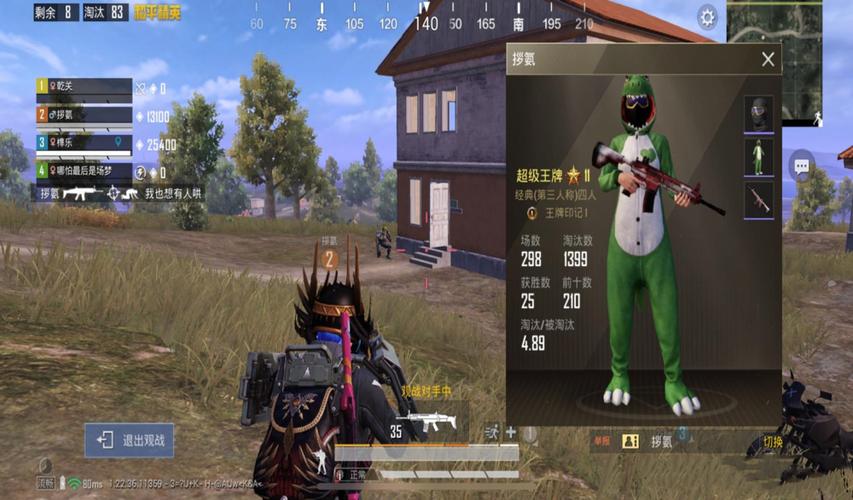
Task: Select teammate 4 哪怕最后是场梦 in team list
Action: [84, 171]
